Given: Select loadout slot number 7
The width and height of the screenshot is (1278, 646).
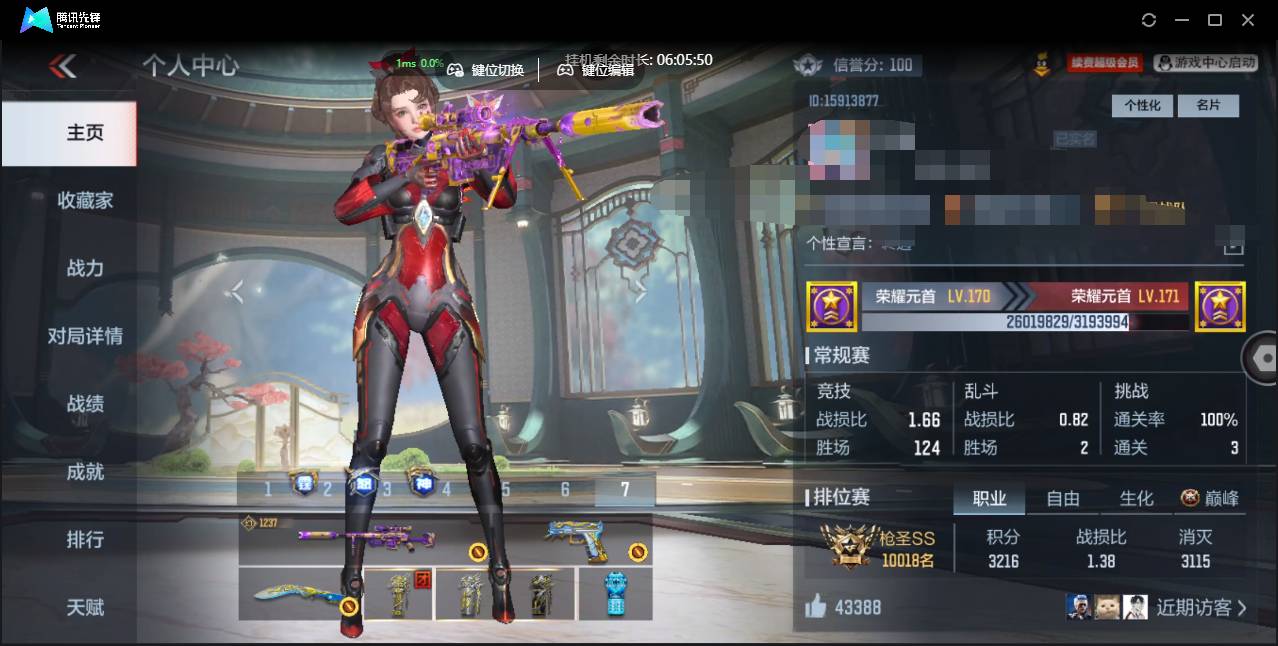Looking at the screenshot, I should click(625, 489).
